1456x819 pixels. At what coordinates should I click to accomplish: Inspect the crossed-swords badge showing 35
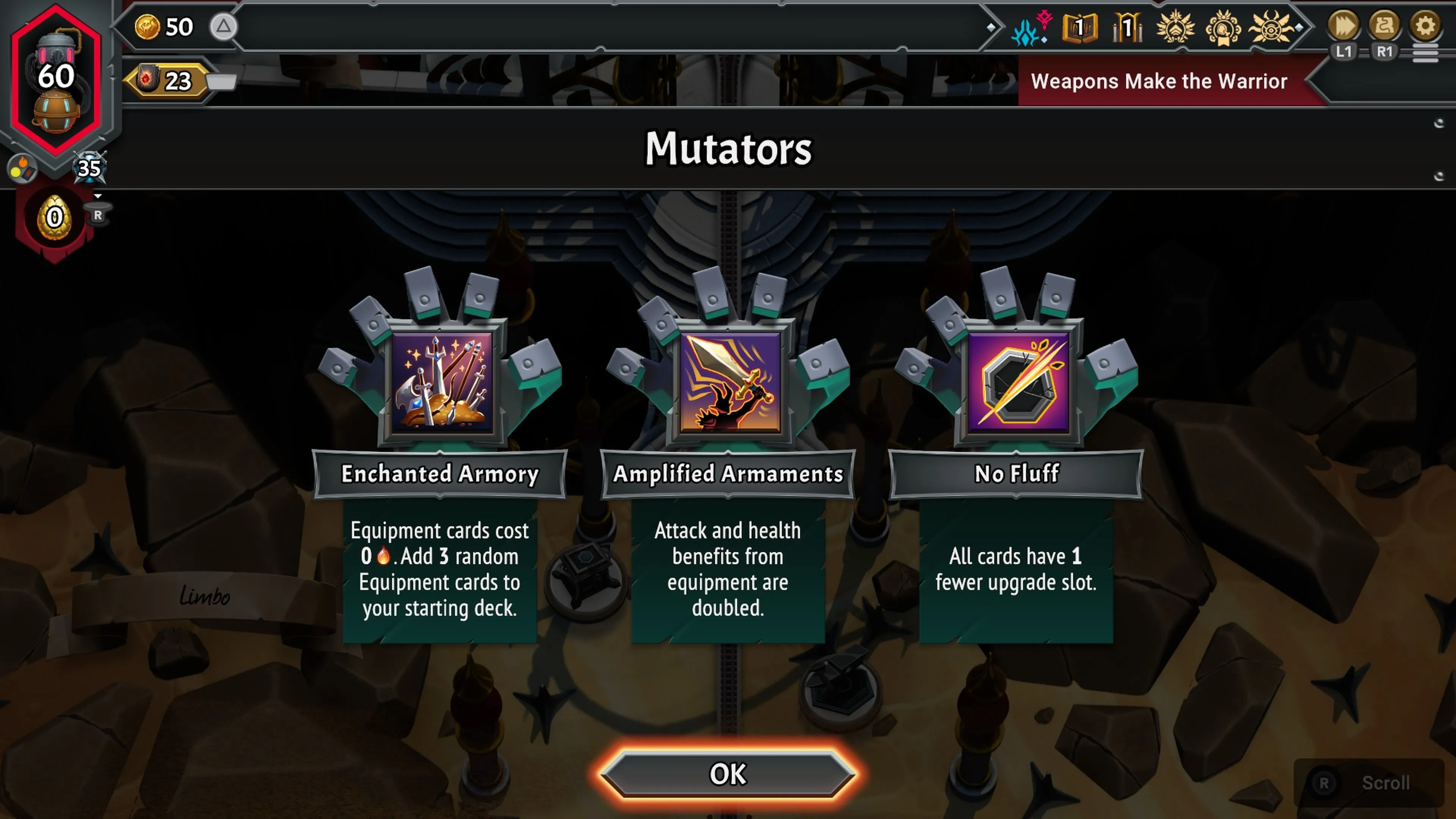pyautogui.click(x=89, y=168)
